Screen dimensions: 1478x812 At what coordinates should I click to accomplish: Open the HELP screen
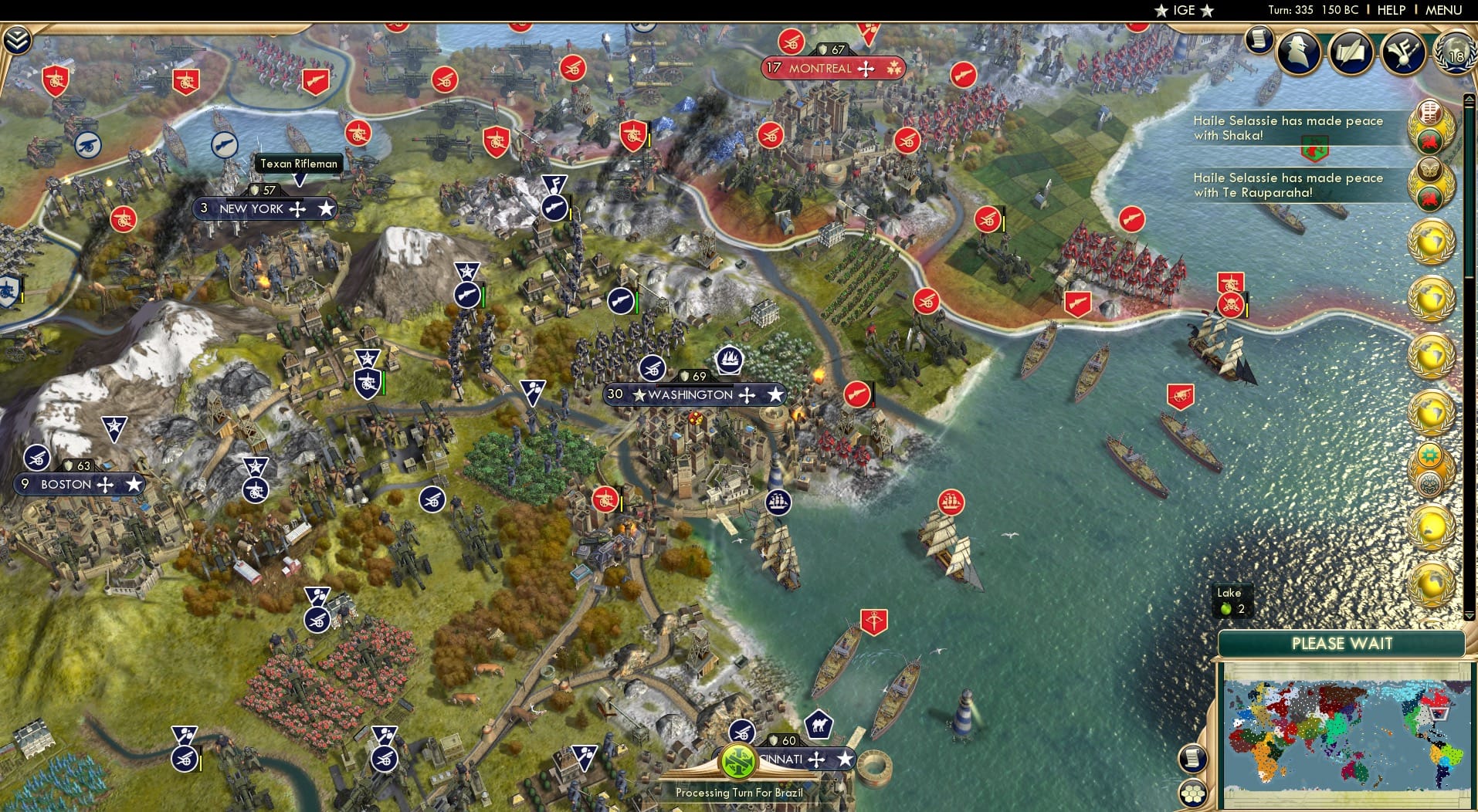pyautogui.click(x=1391, y=10)
